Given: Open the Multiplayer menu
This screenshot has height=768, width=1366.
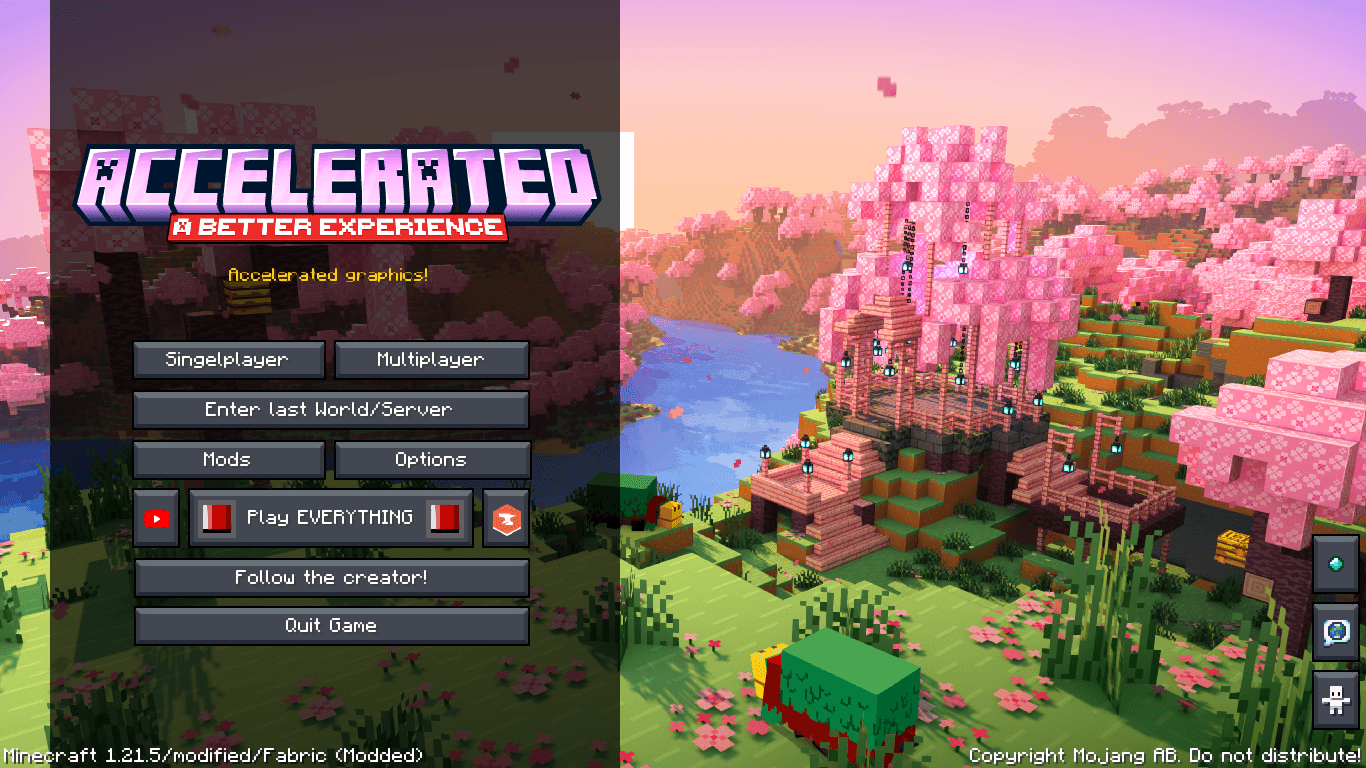Looking at the screenshot, I should point(432,359).
